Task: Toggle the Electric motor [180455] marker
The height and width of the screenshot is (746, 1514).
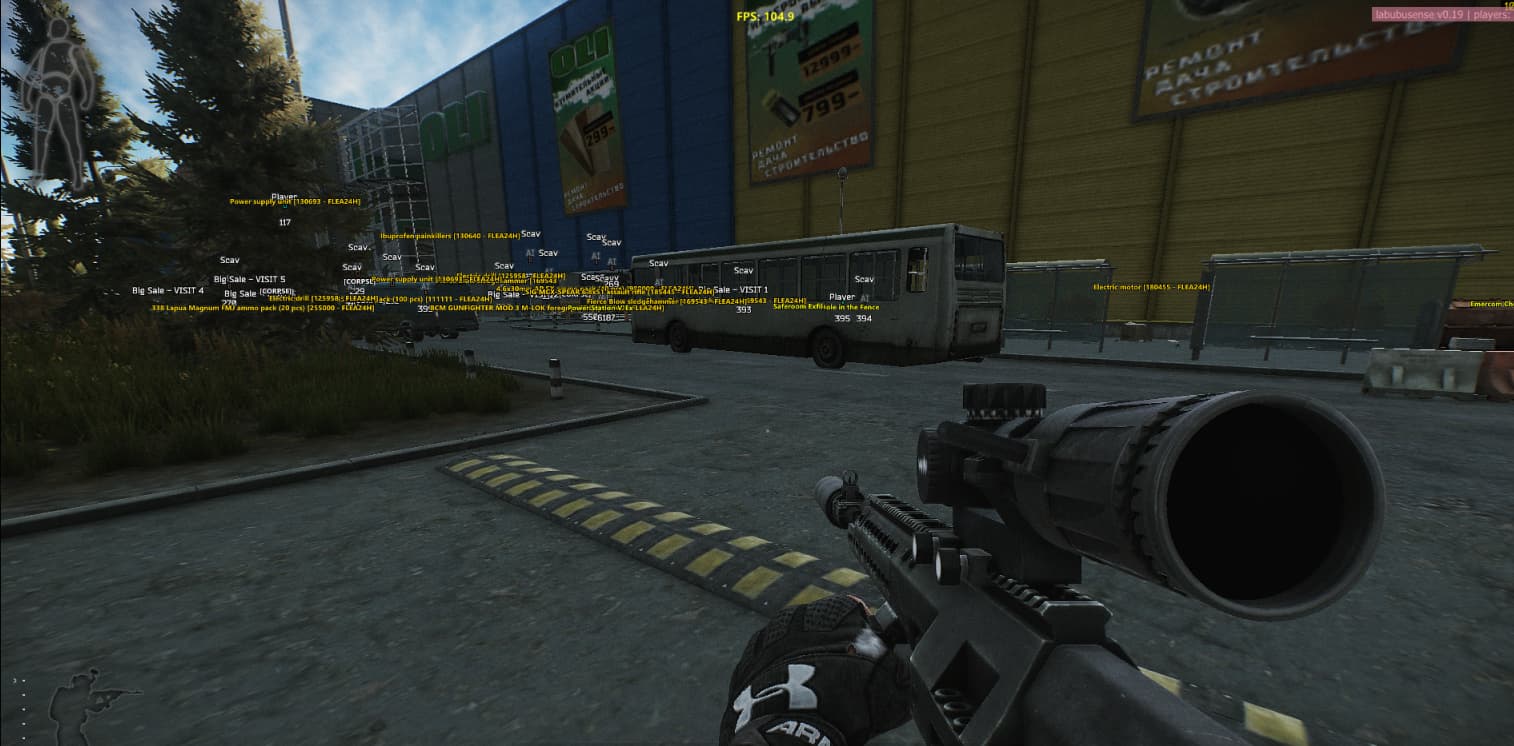Action: (1150, 287)
